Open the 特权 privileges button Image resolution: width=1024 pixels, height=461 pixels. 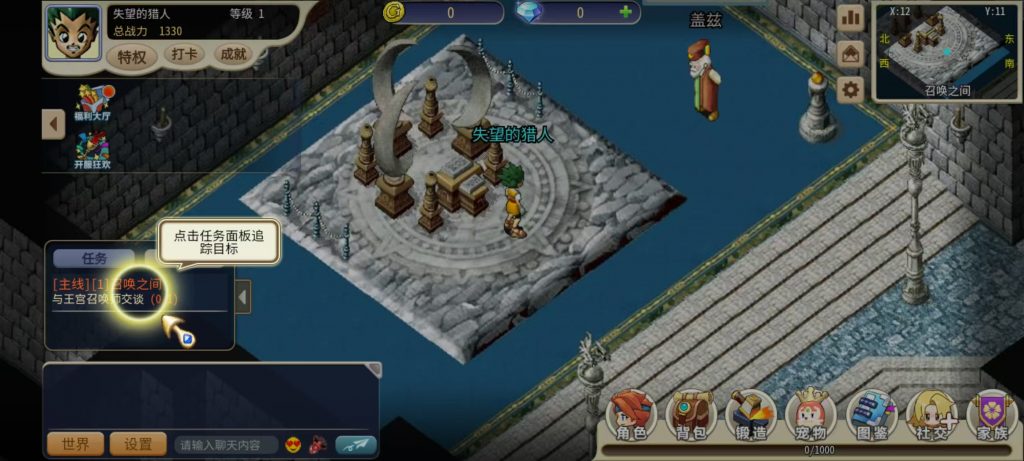point(132,56)
